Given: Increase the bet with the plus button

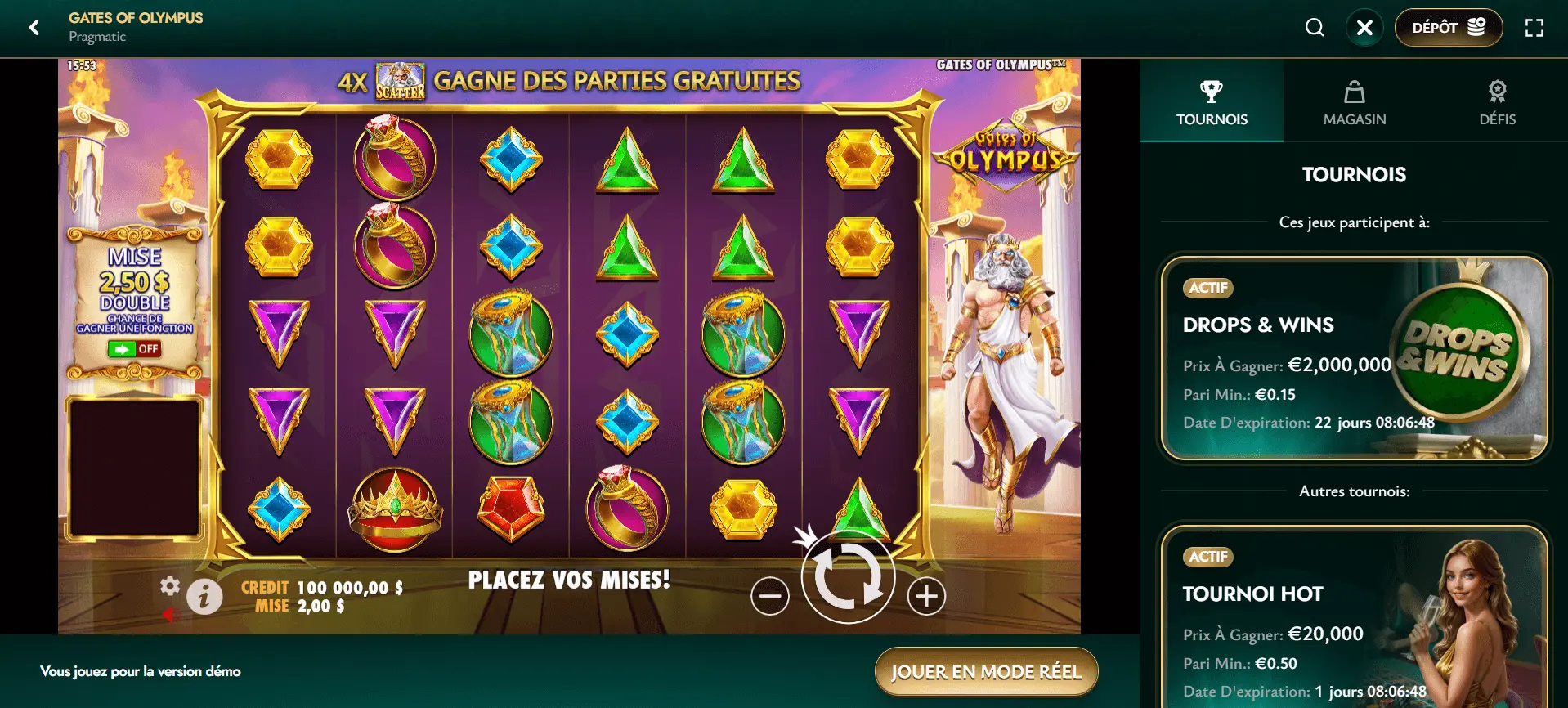Looking at the screenshot, I should (x=926, y=596).
